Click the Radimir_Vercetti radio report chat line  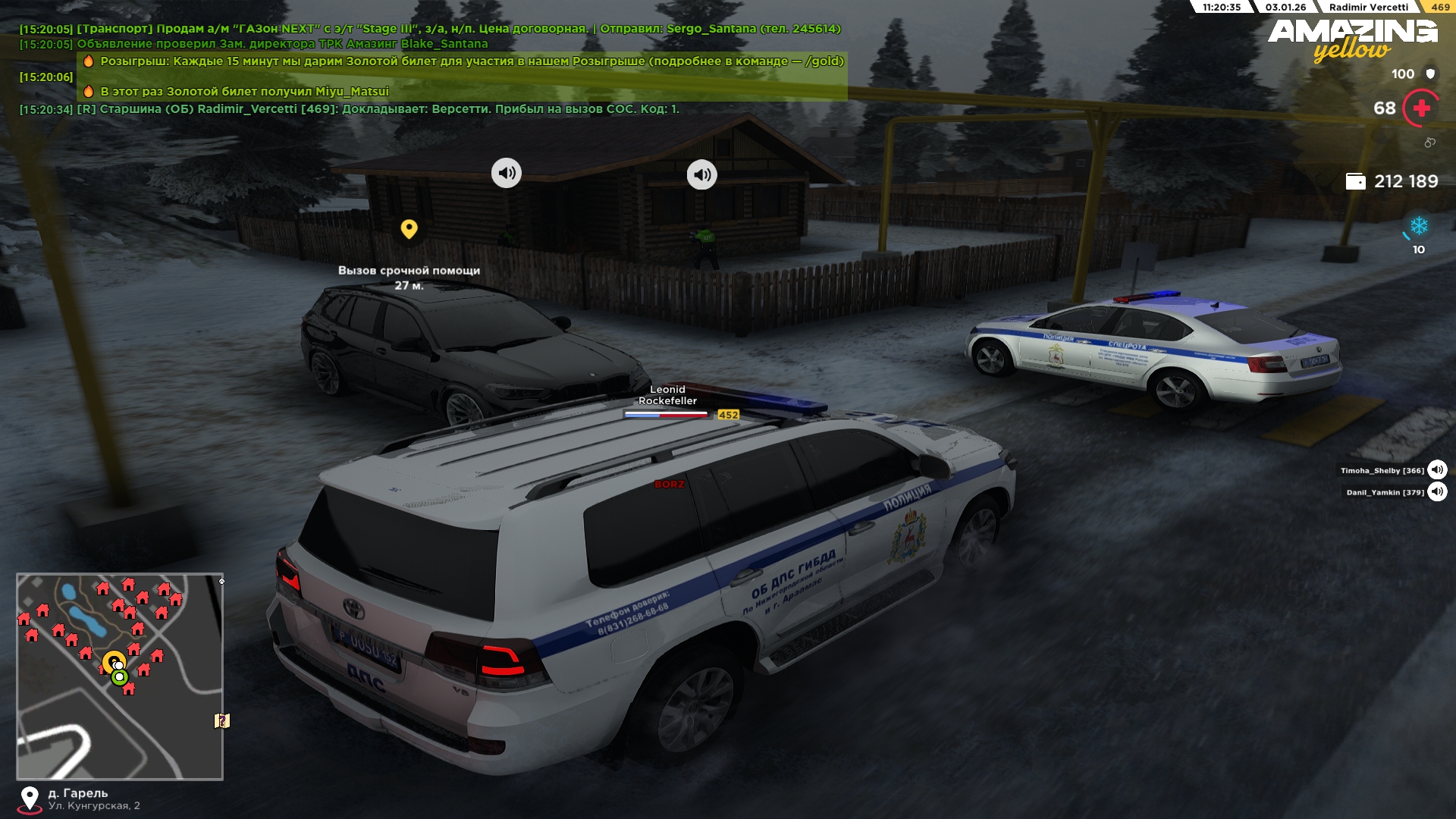[378, 109]
